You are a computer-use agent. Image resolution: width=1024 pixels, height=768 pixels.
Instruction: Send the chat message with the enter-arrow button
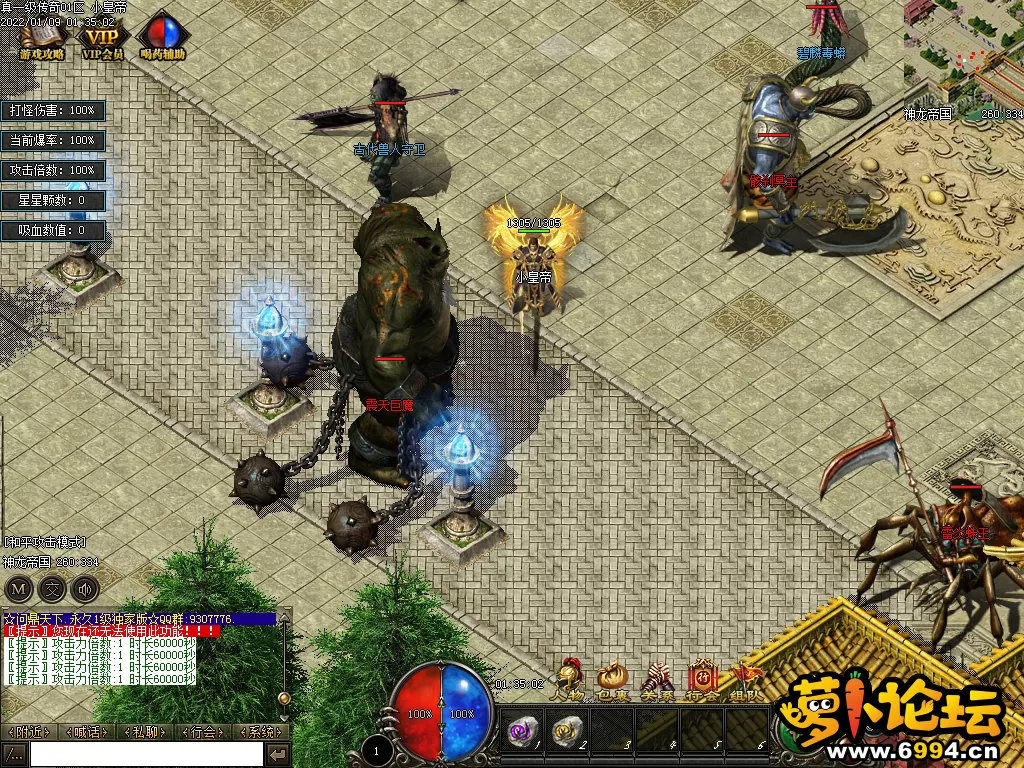coord(278,754)
